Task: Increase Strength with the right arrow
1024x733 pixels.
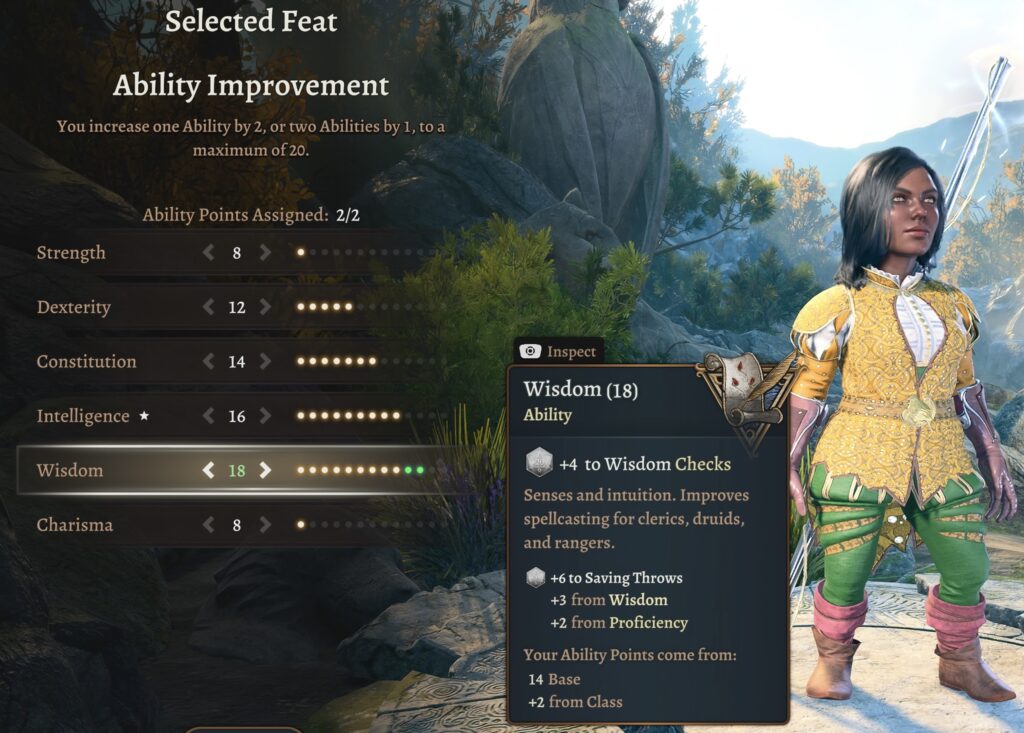Action: [265, 253]
